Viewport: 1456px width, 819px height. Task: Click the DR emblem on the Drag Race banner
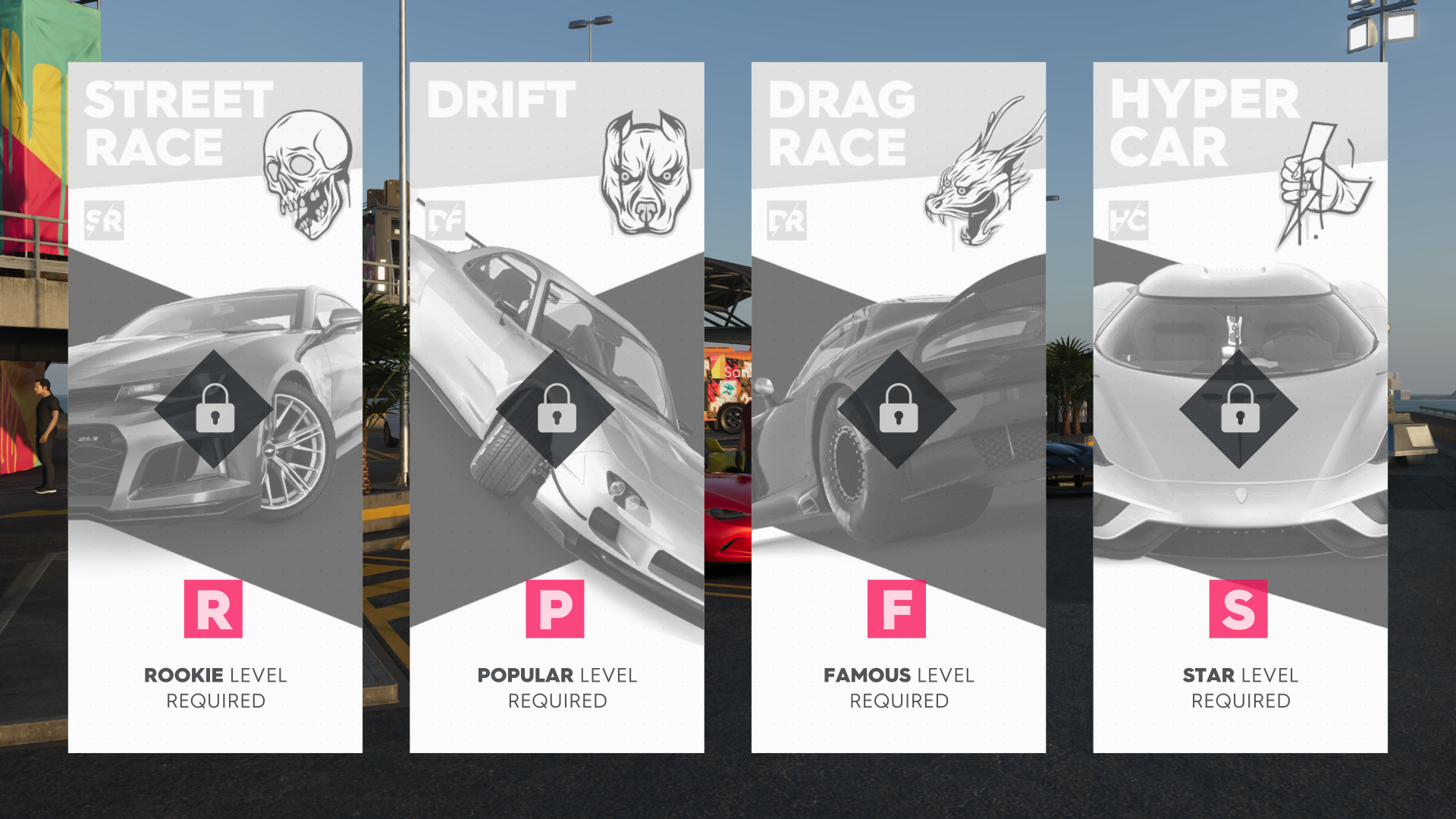787,221
